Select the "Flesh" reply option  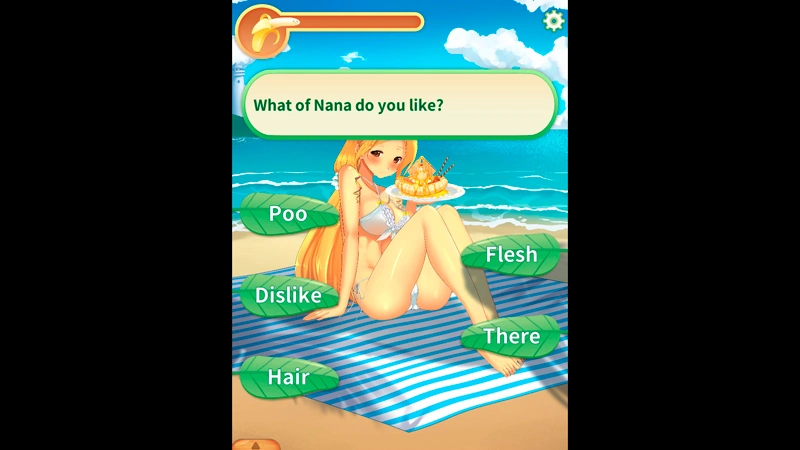point(511,255)
